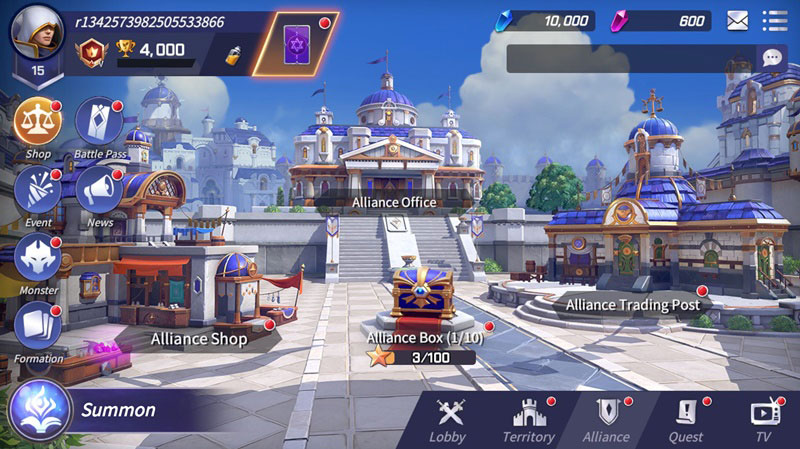Screen dimensions: 800x449
Task: Open the purple card icon
Action: pos(295,45)
